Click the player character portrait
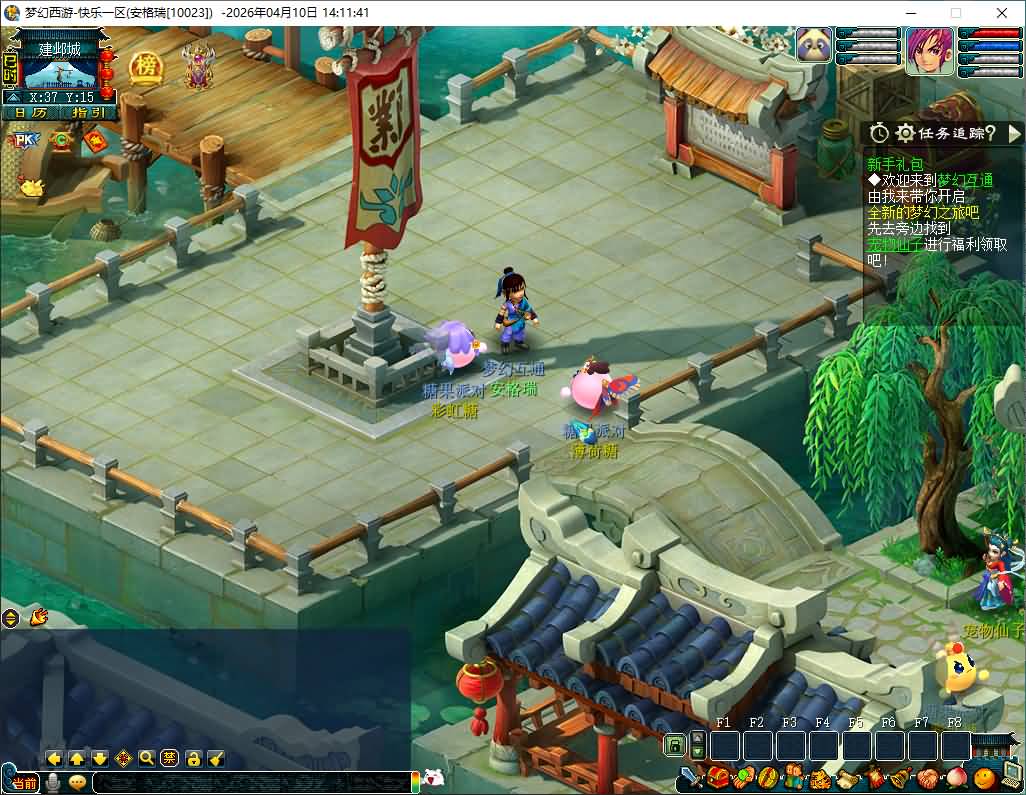The height and width of the screenshot is (795, 1026). (930, 50)
